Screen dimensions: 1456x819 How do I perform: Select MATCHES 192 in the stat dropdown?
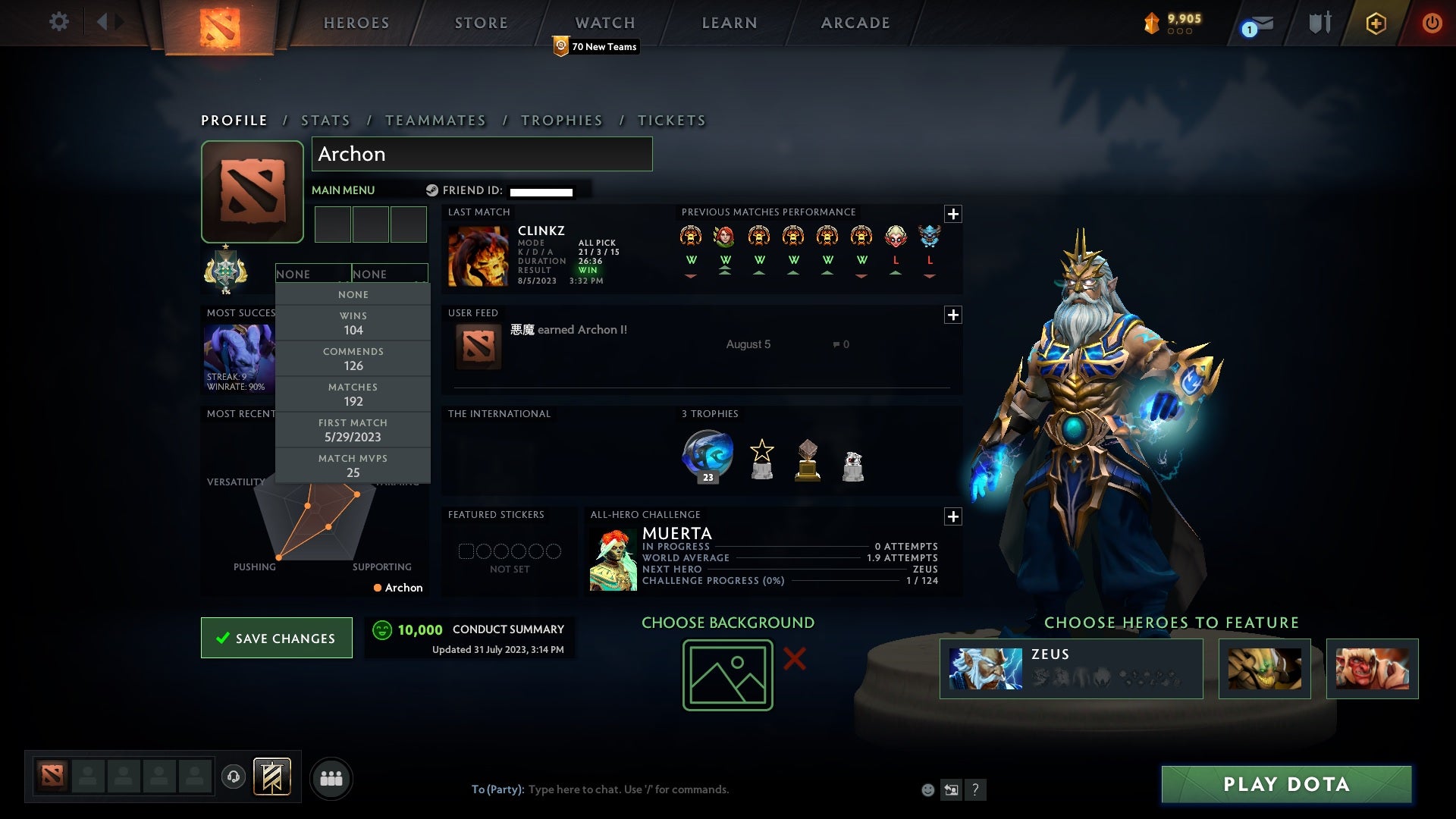click(x=353, y=394)
